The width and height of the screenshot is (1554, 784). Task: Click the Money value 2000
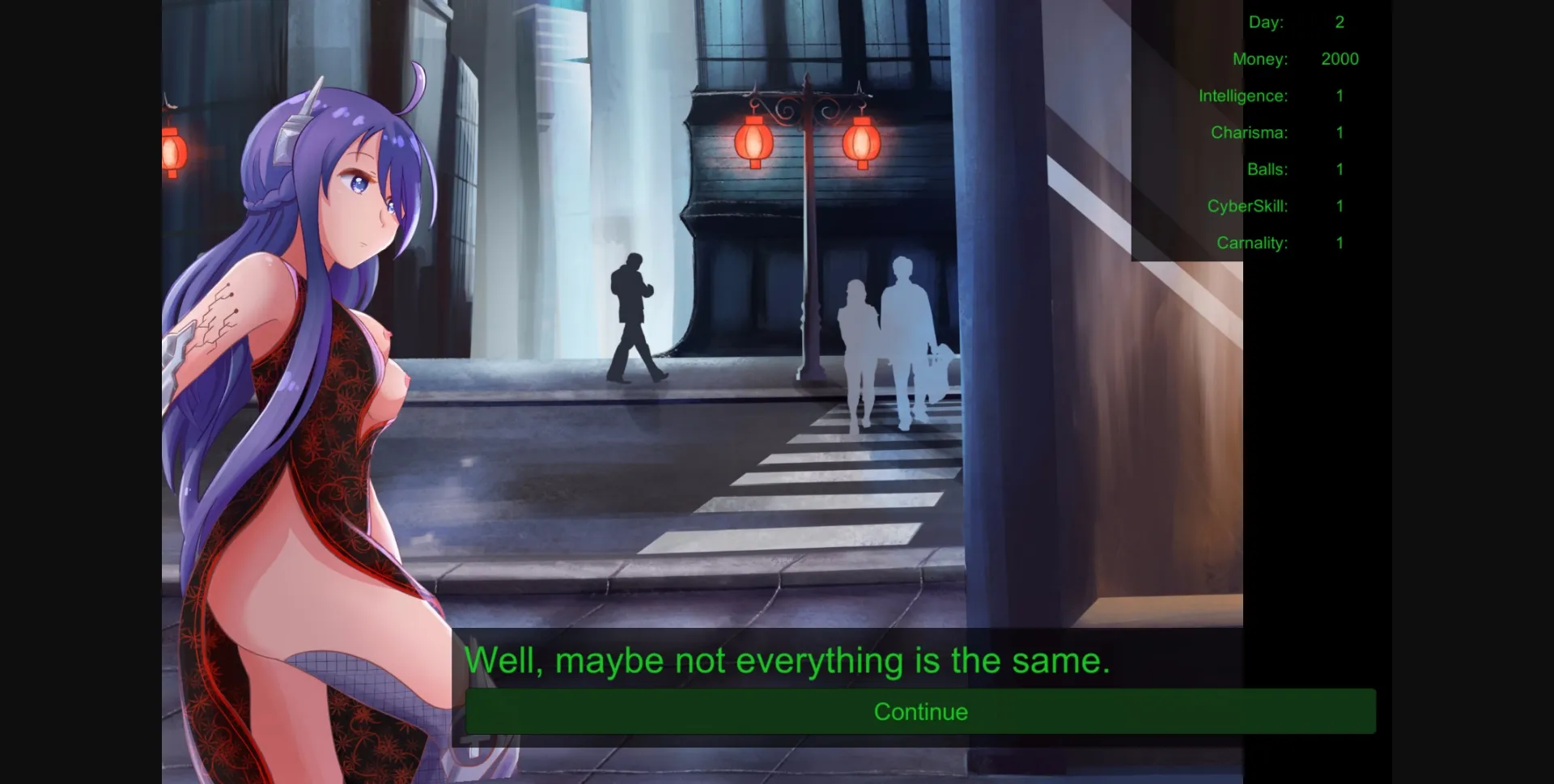[x=1340, y=58]
